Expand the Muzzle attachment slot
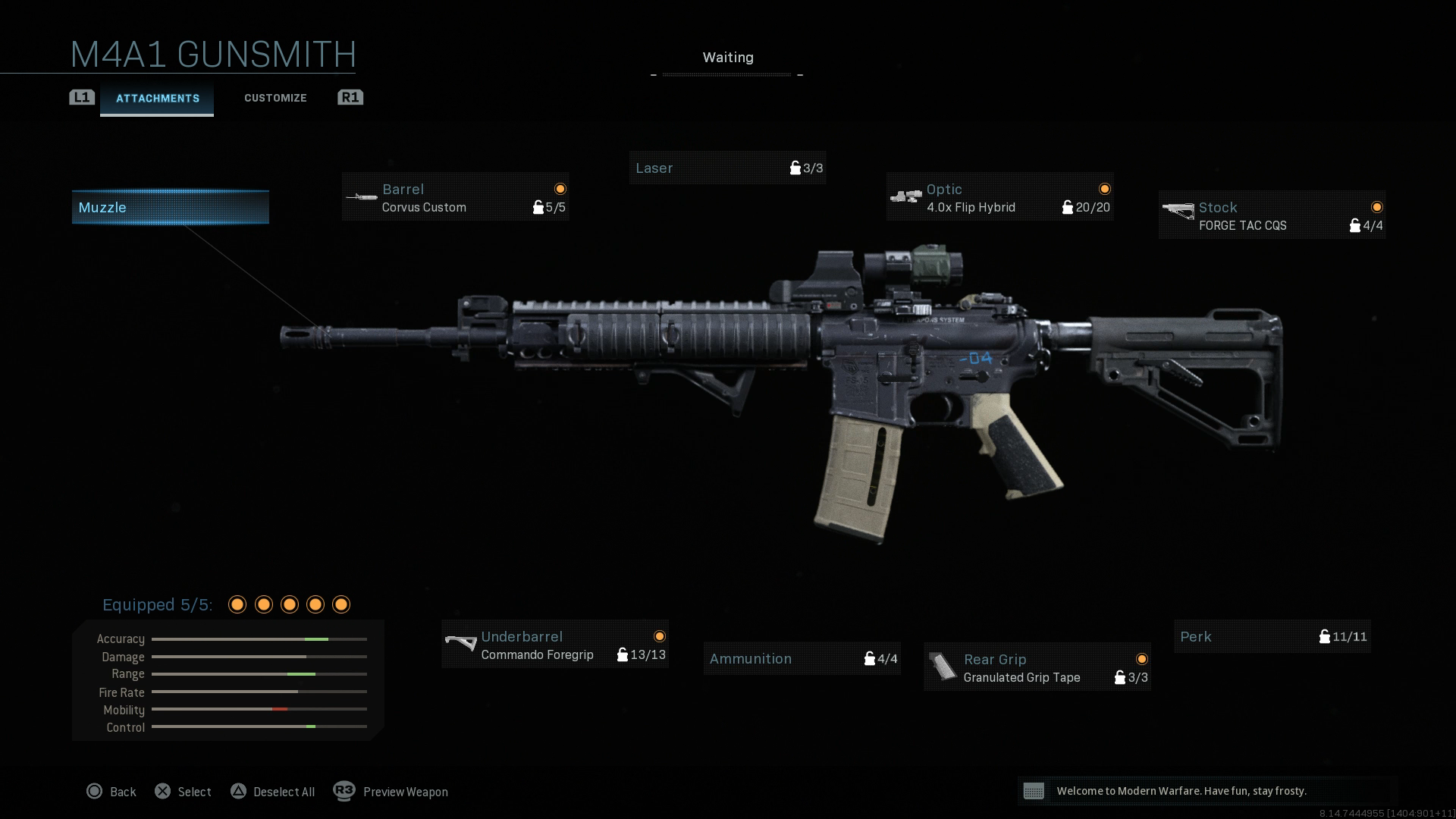 click(169, 207)
